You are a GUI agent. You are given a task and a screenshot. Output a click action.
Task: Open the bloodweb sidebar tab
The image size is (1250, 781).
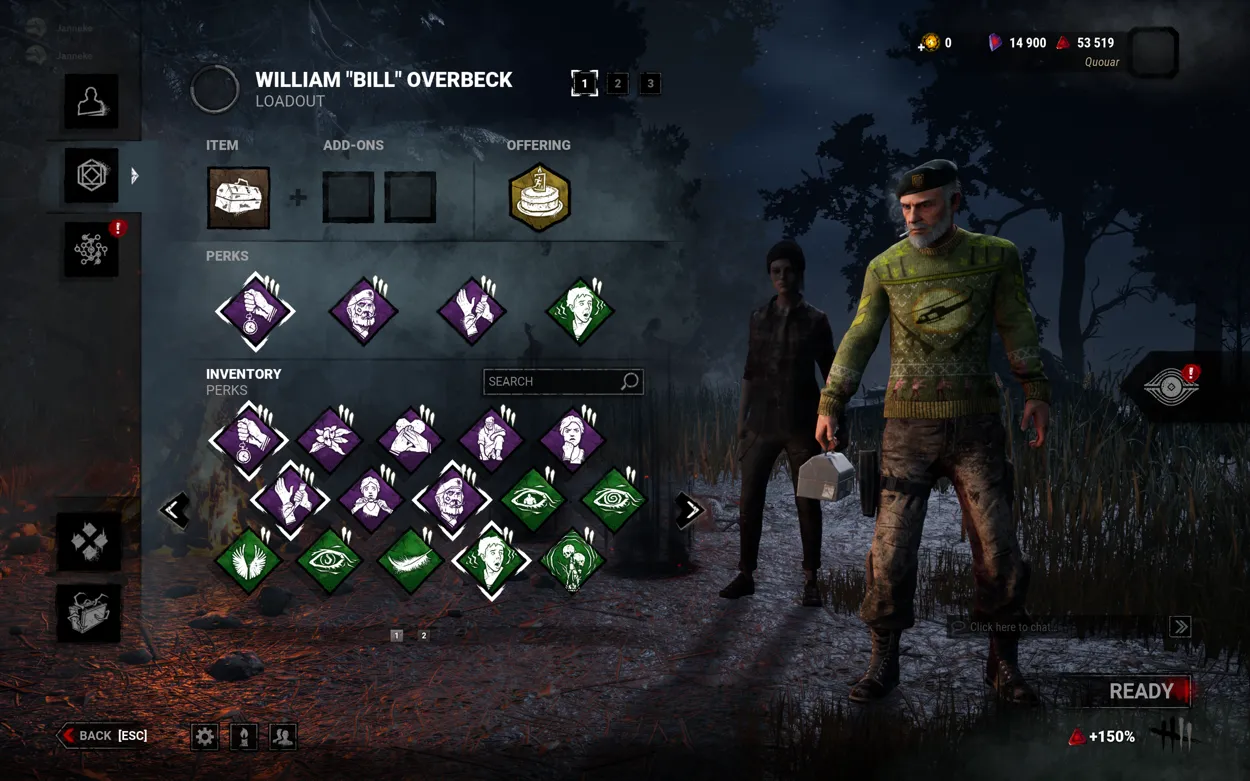[91, 250]
